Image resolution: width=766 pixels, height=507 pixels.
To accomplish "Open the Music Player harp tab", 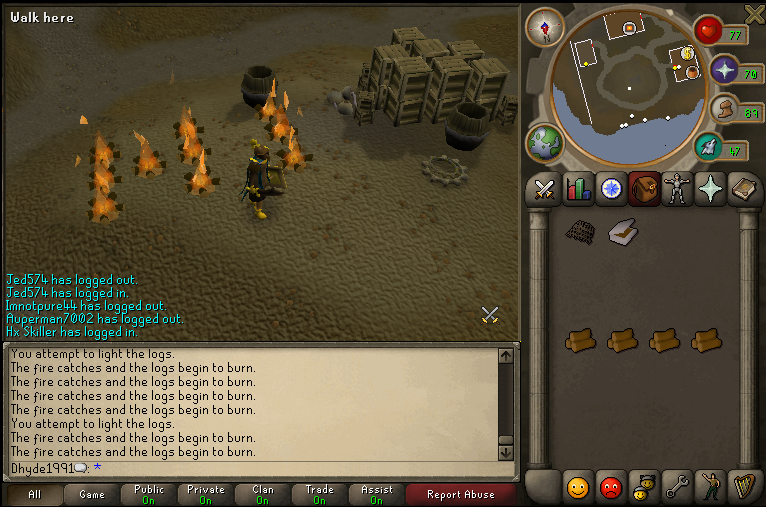I will point(743,487).
